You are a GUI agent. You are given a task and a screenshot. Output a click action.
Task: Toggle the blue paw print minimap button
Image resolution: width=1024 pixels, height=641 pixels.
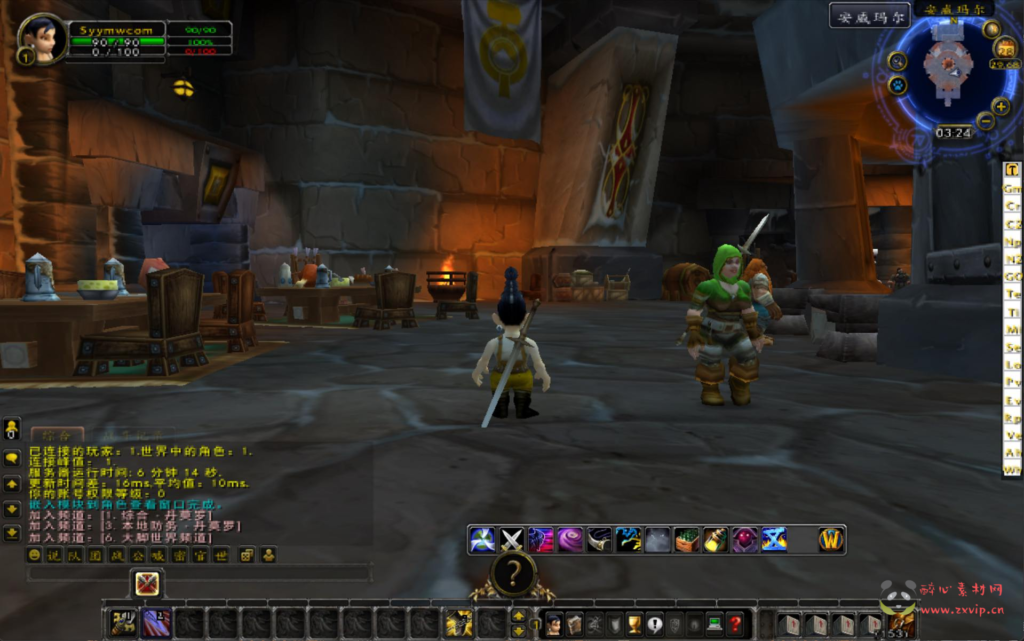[898, 85]
